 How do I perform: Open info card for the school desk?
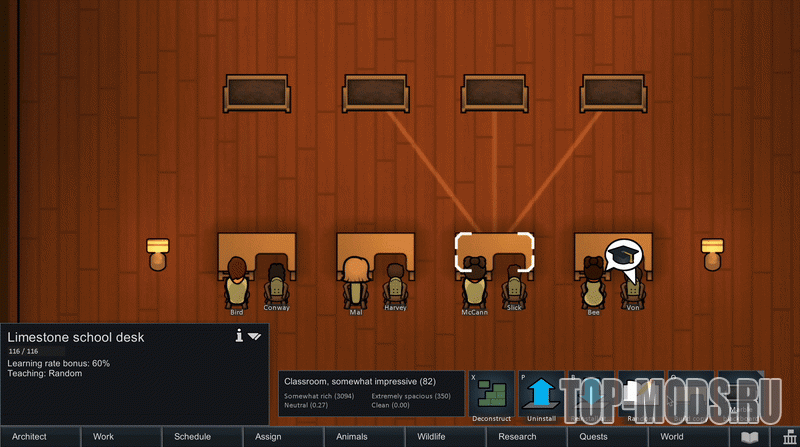(239, 337)
